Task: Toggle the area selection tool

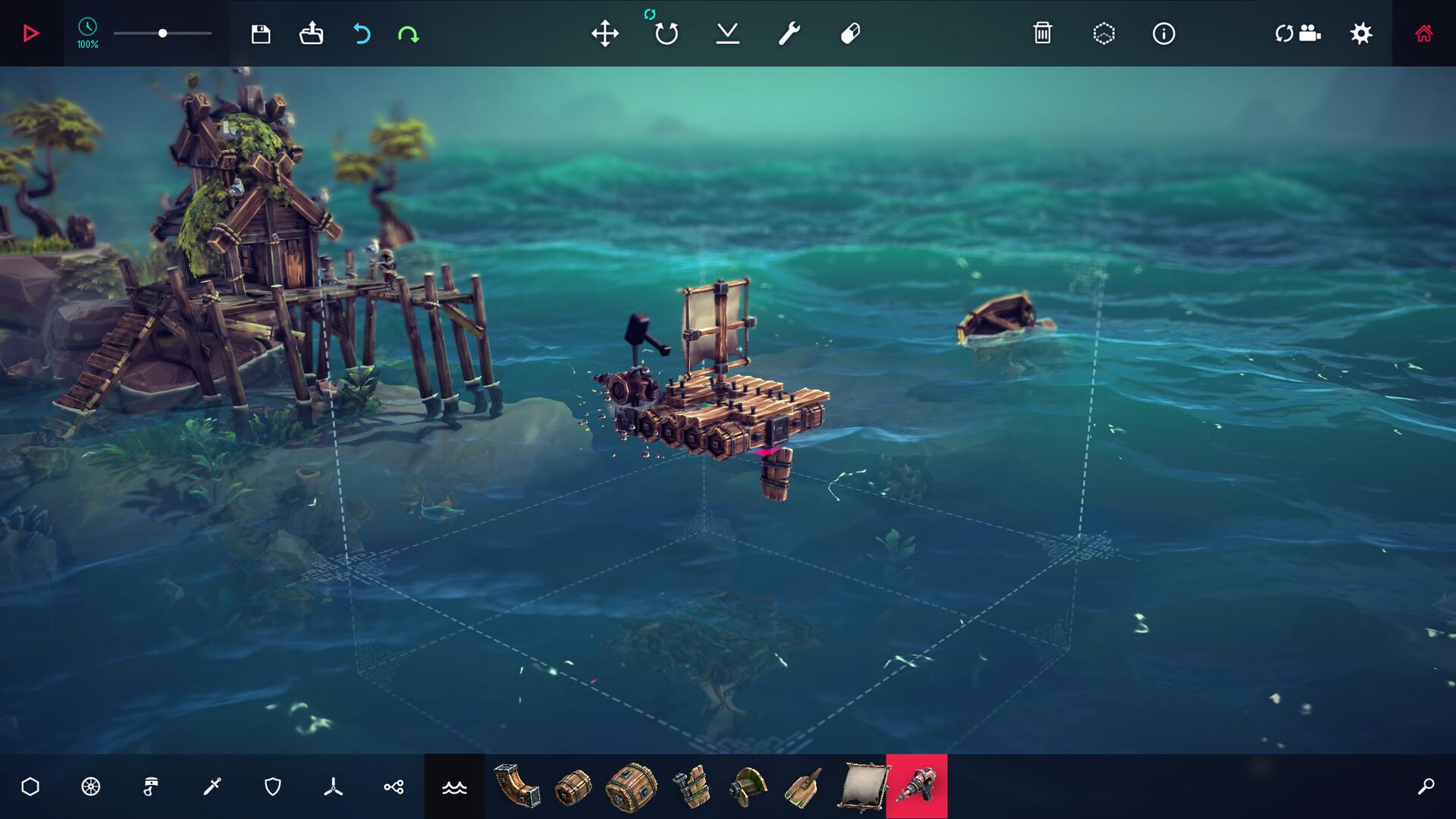Action: (x=1105, y=33)
